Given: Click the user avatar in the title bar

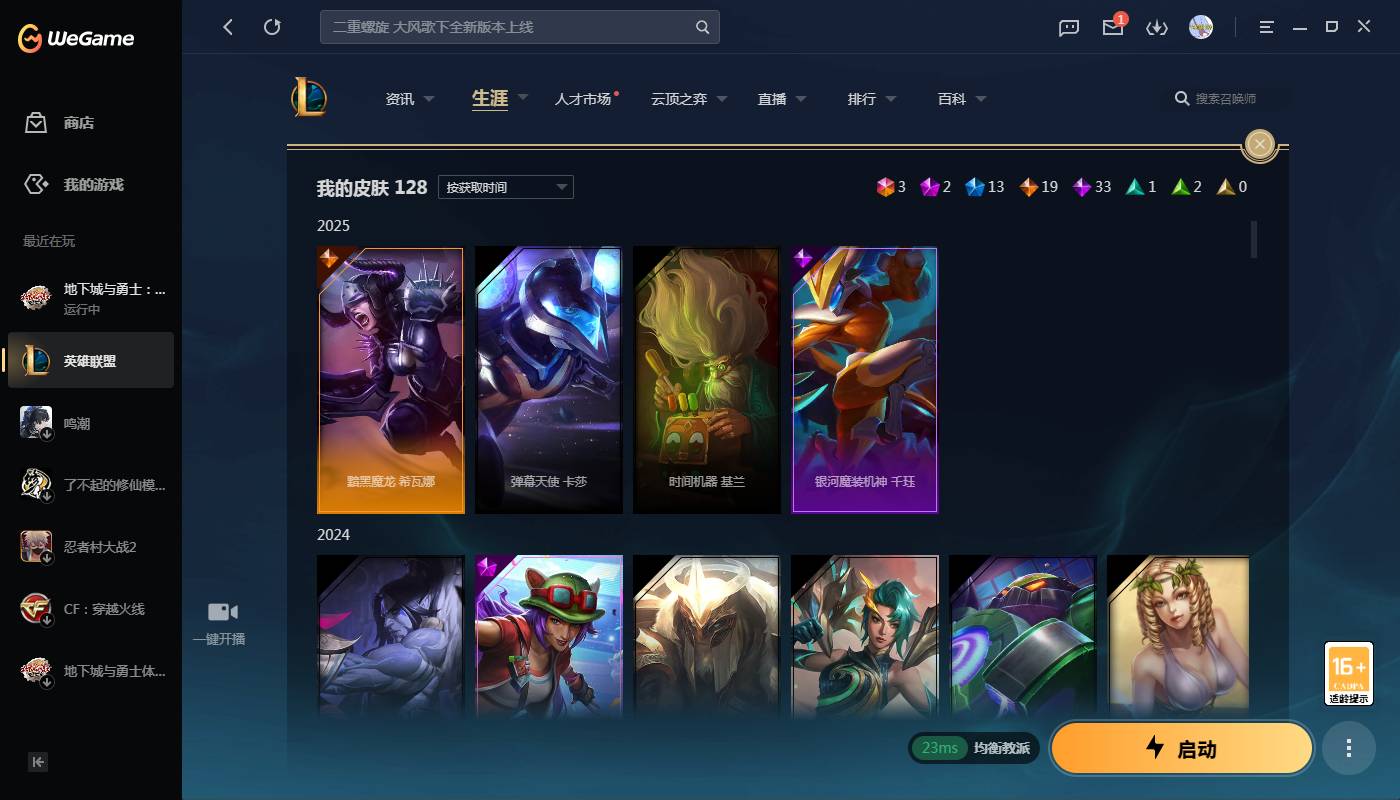Looking at the screenshot, I should coord(1200,28).
